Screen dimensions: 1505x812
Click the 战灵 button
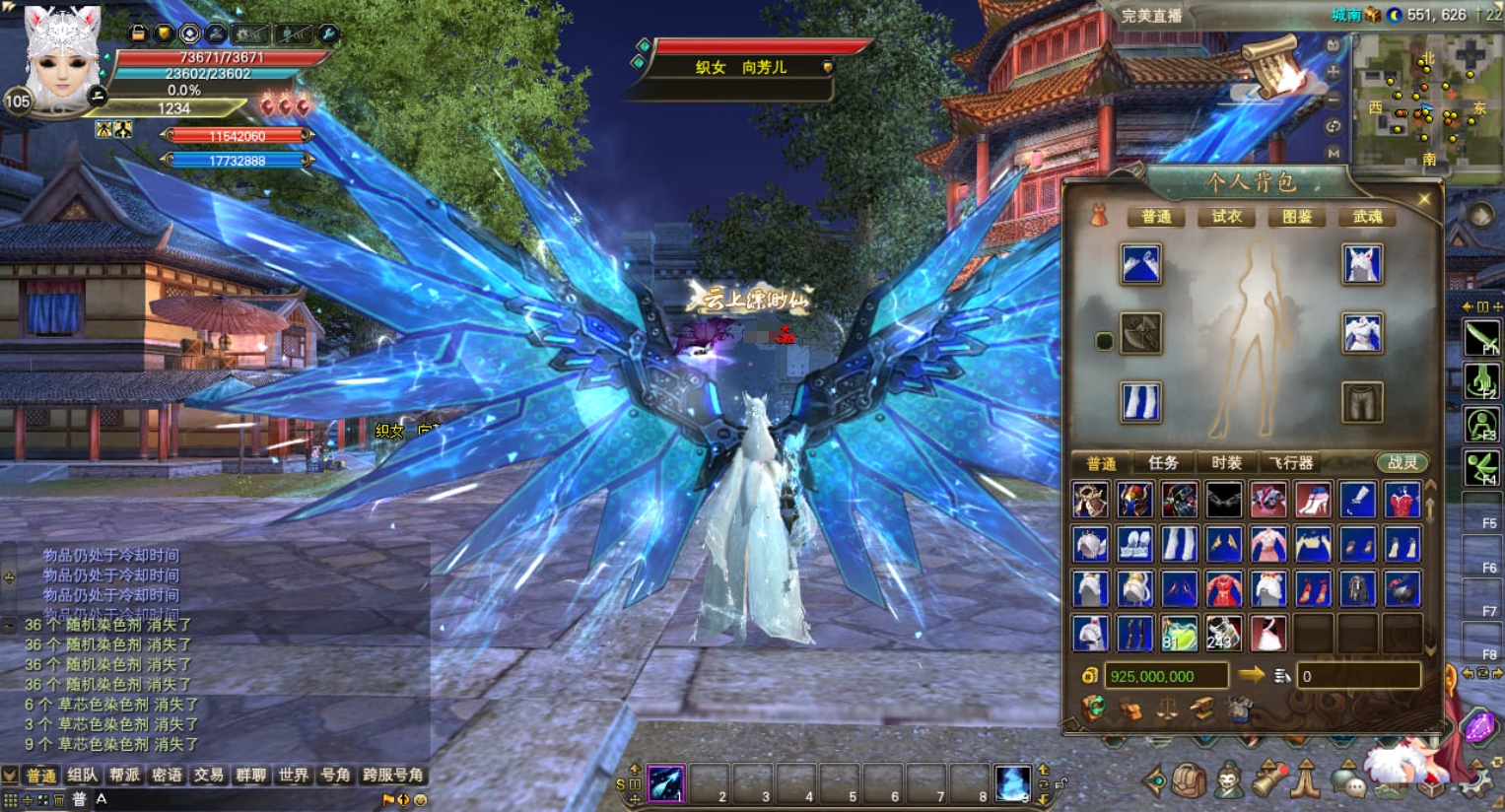1402,462
